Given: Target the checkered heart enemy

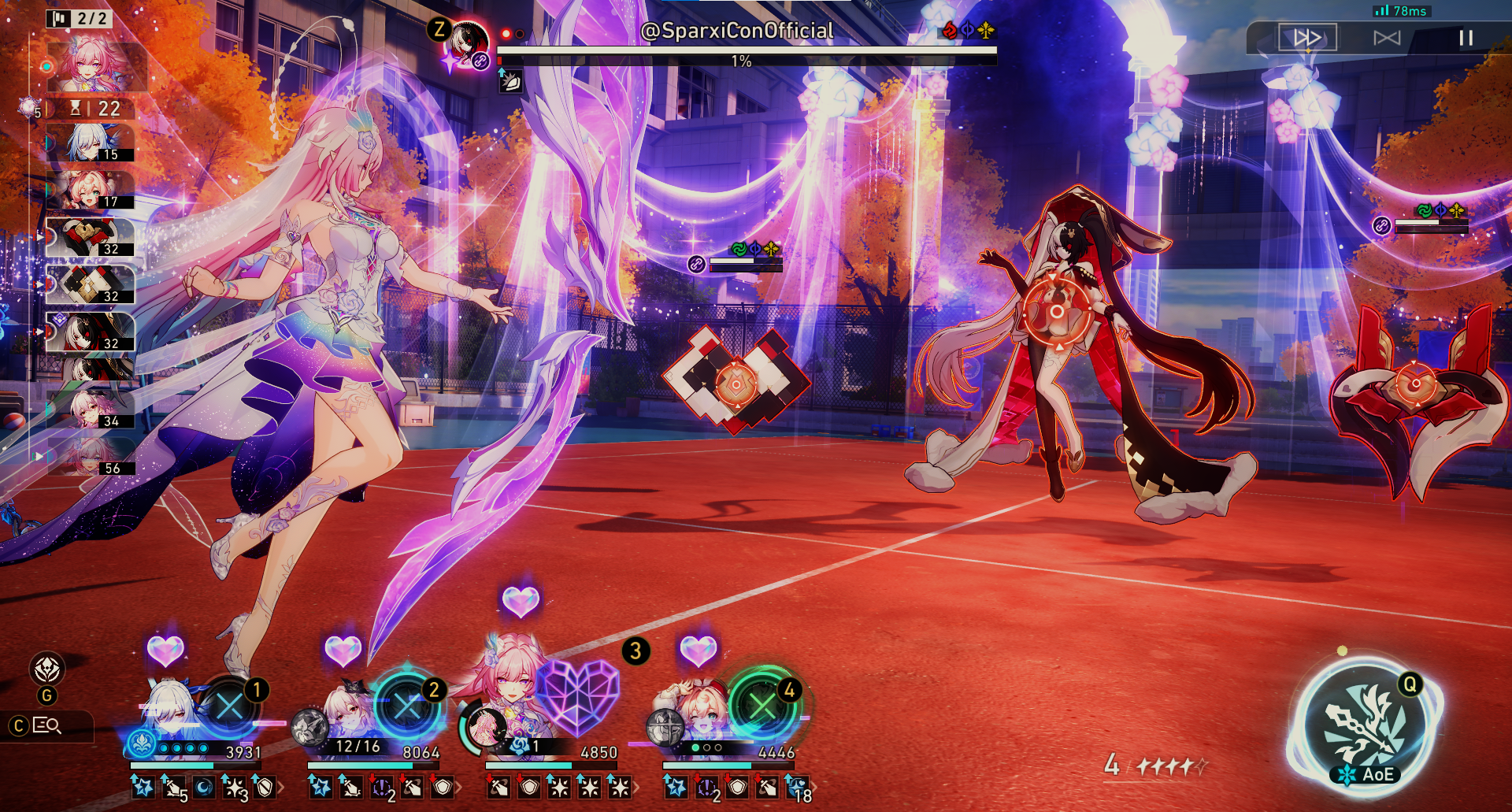Looking at the screenshot, I should 736,384.
